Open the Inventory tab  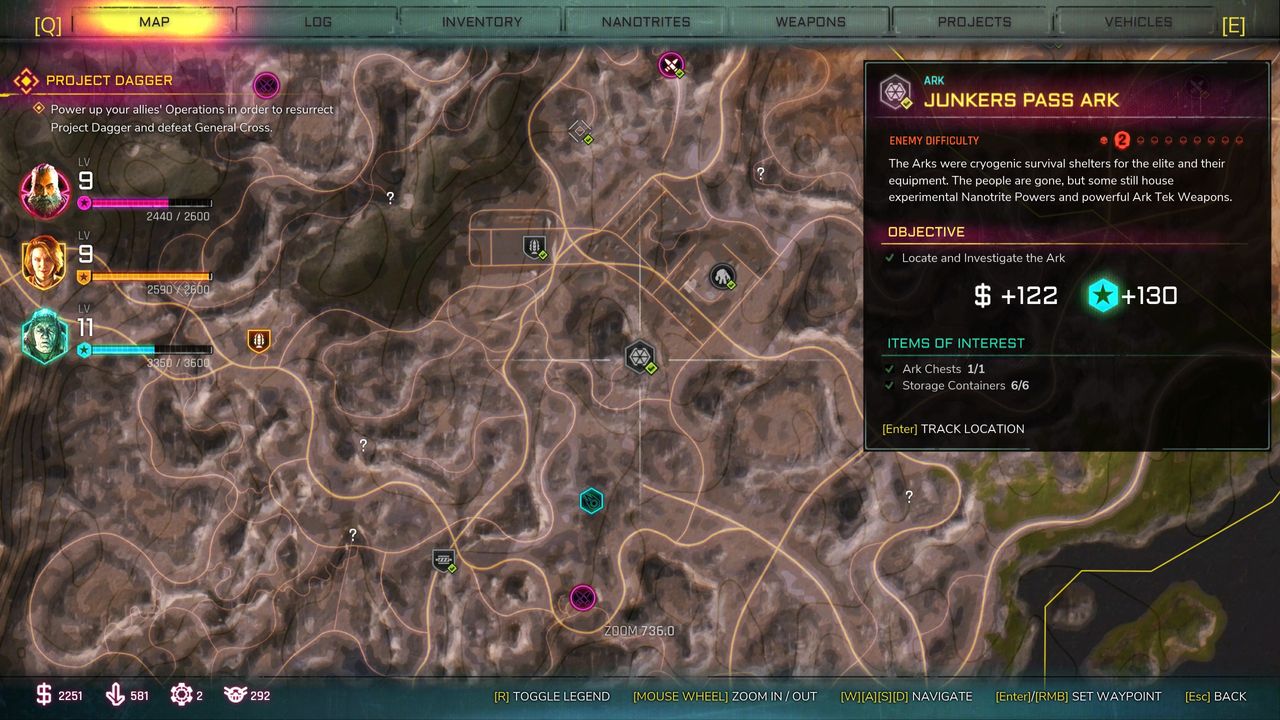click(x=481, y=21)
